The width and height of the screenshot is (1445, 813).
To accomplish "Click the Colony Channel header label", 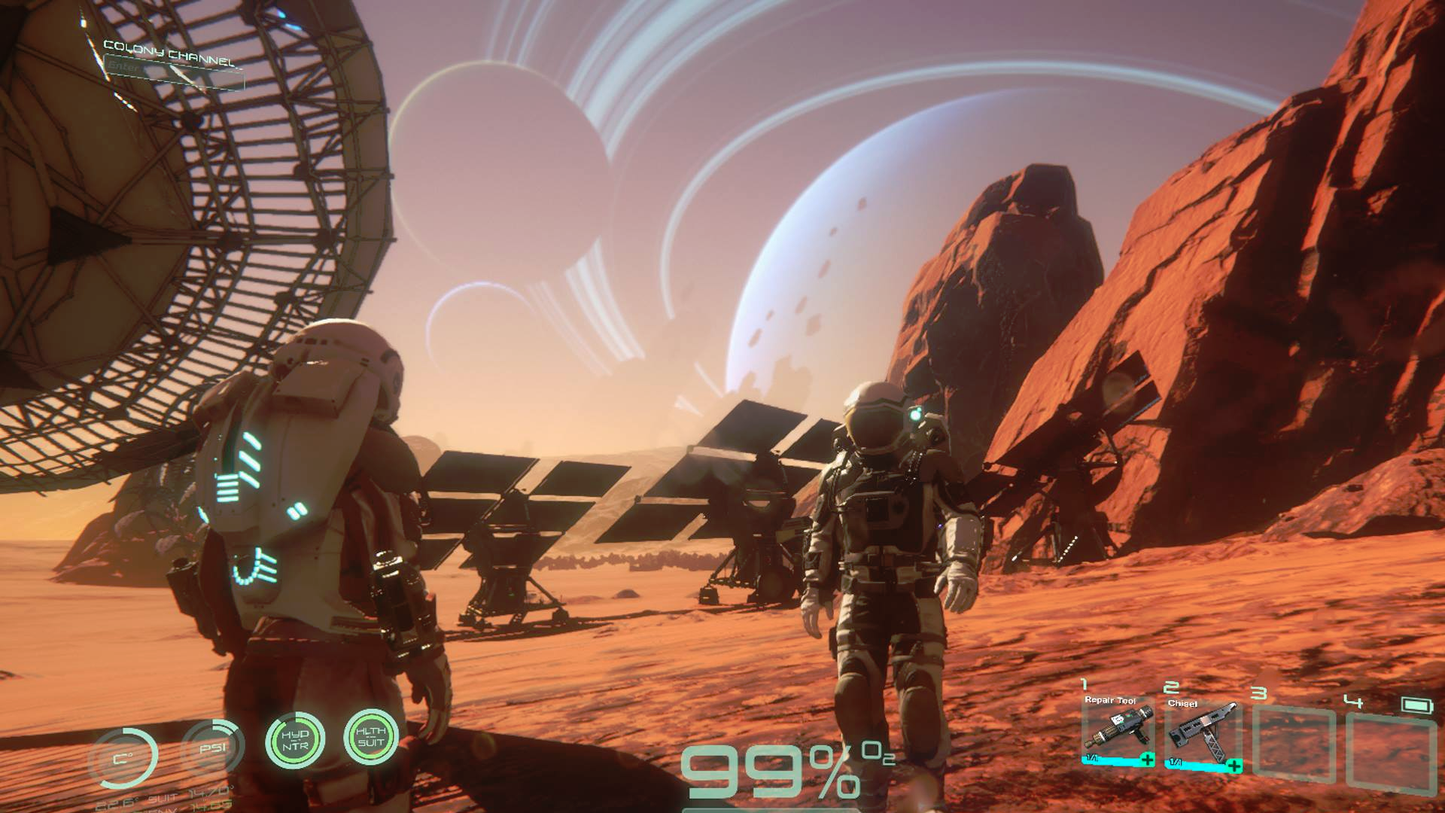I will click(167, 51).
